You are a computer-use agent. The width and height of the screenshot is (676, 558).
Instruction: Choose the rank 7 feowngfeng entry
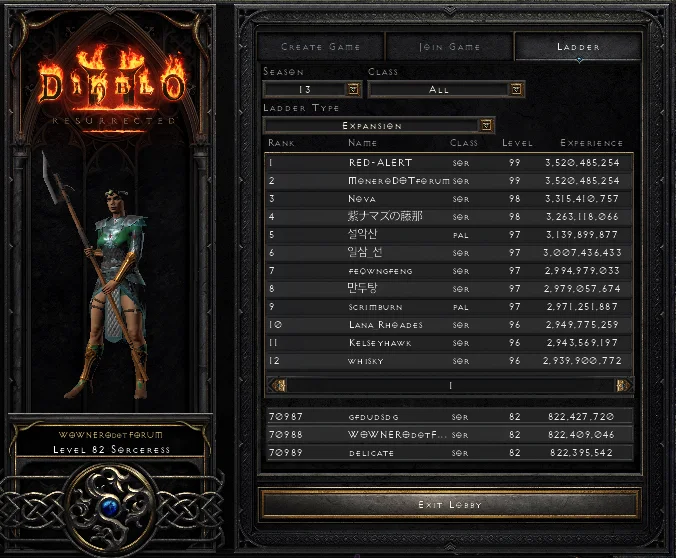[x=449, y=270]
